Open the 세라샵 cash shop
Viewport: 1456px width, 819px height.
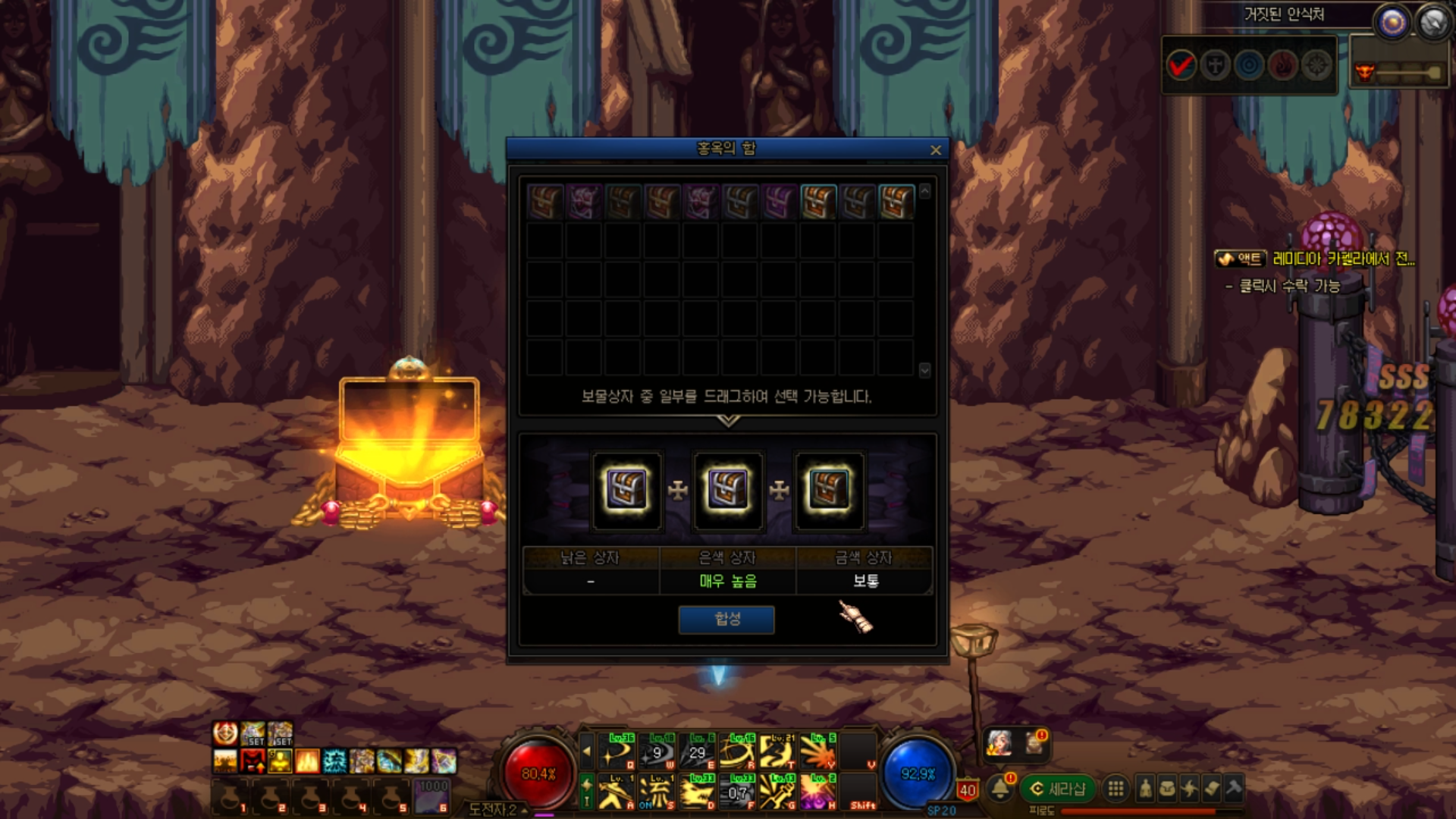pos(1057,789)
